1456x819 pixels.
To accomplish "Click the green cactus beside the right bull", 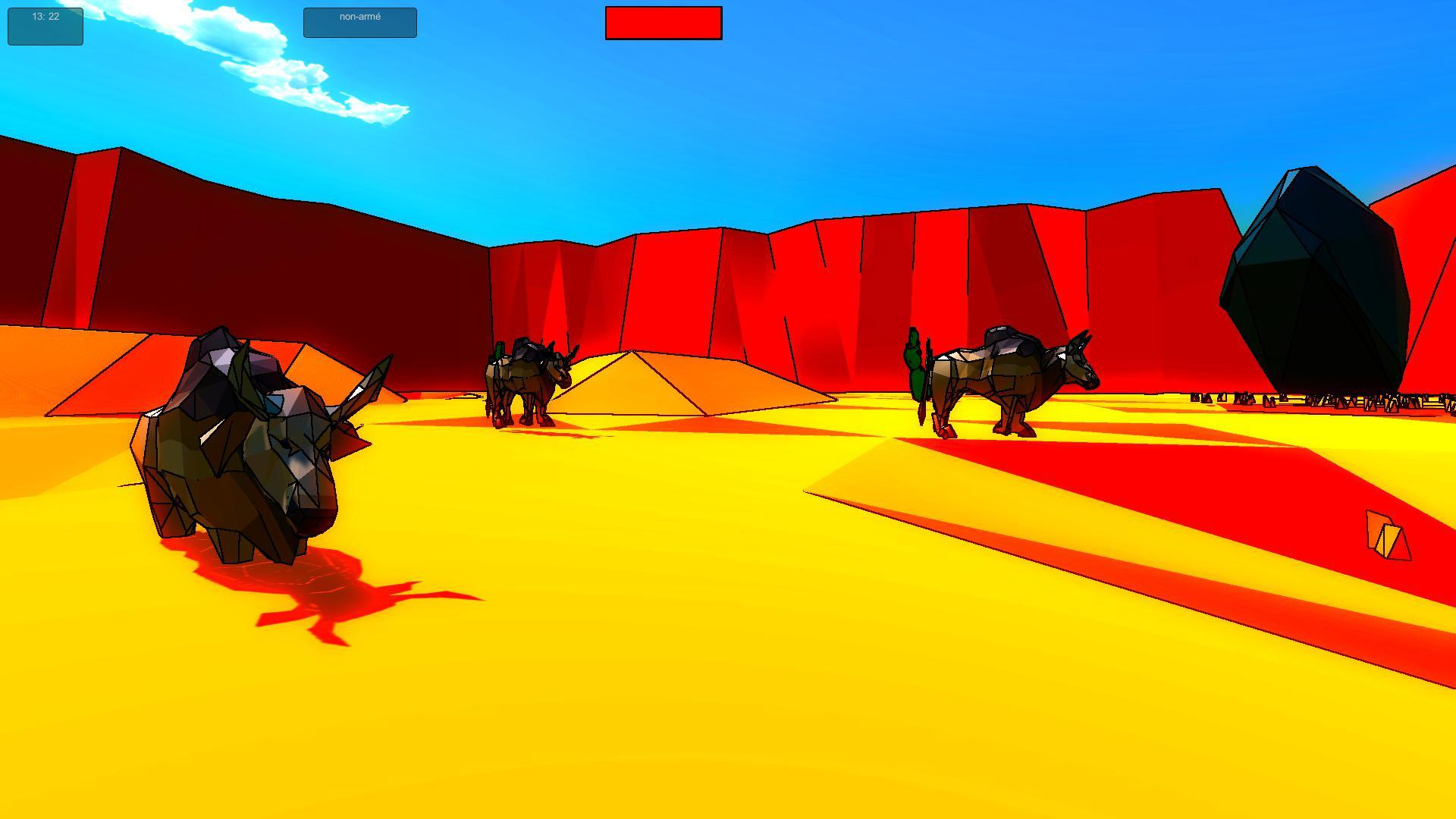I will click(914, 364).
